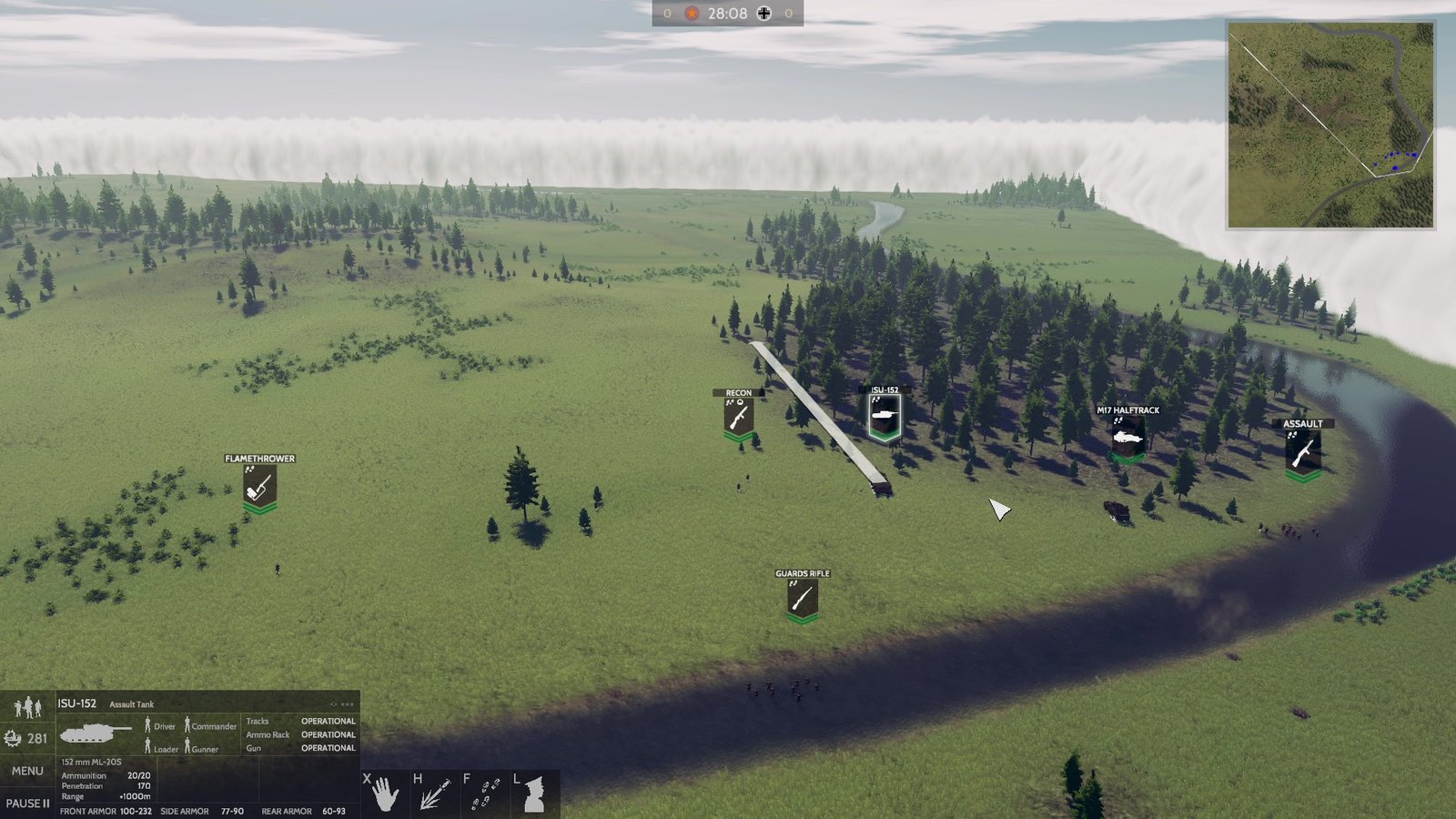Toggle pause with the PAUSE II control
1456x819 pixels.
[x=27, y=803]
